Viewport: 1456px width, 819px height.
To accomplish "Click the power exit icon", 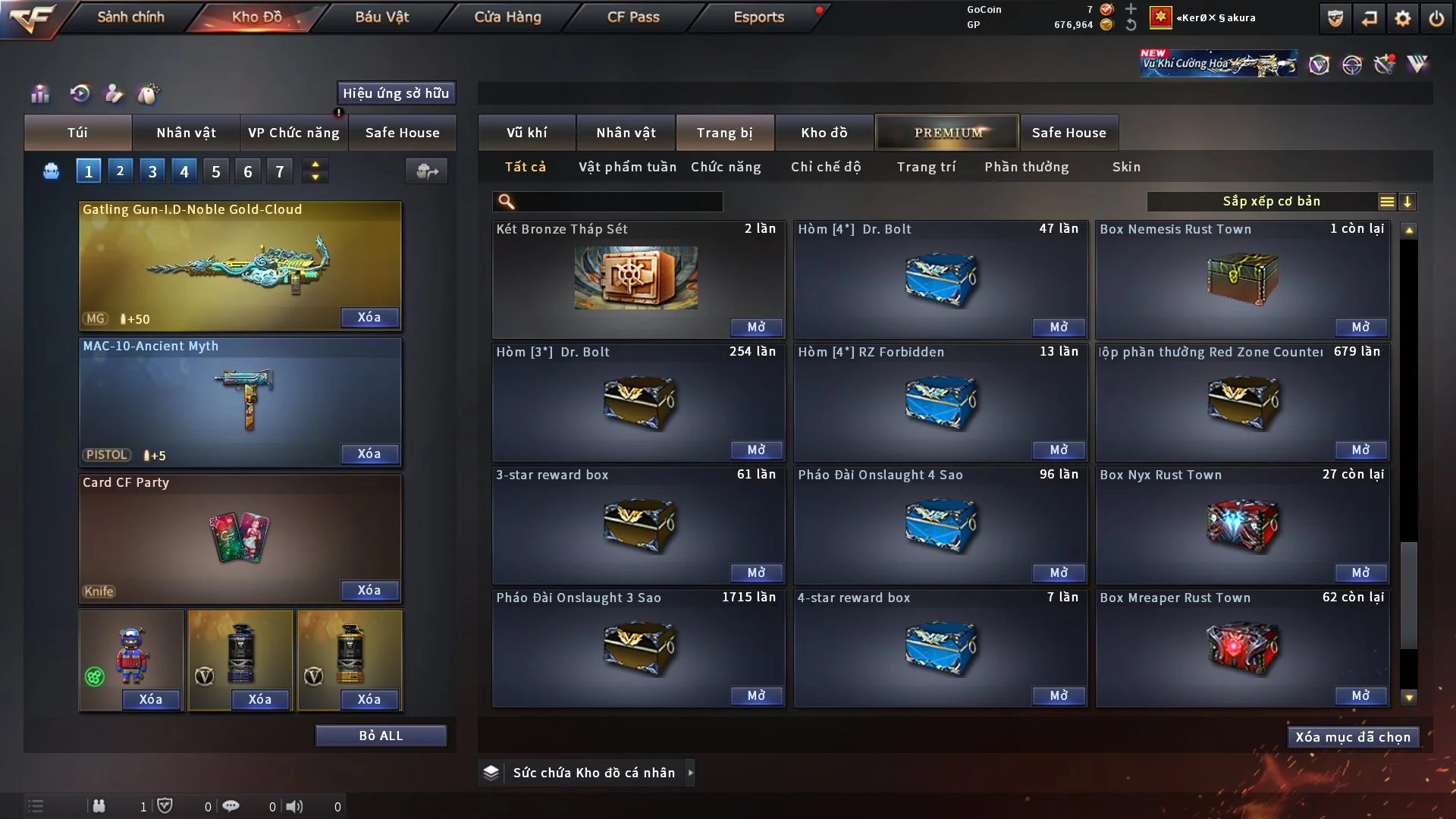I will (1436, 18).
